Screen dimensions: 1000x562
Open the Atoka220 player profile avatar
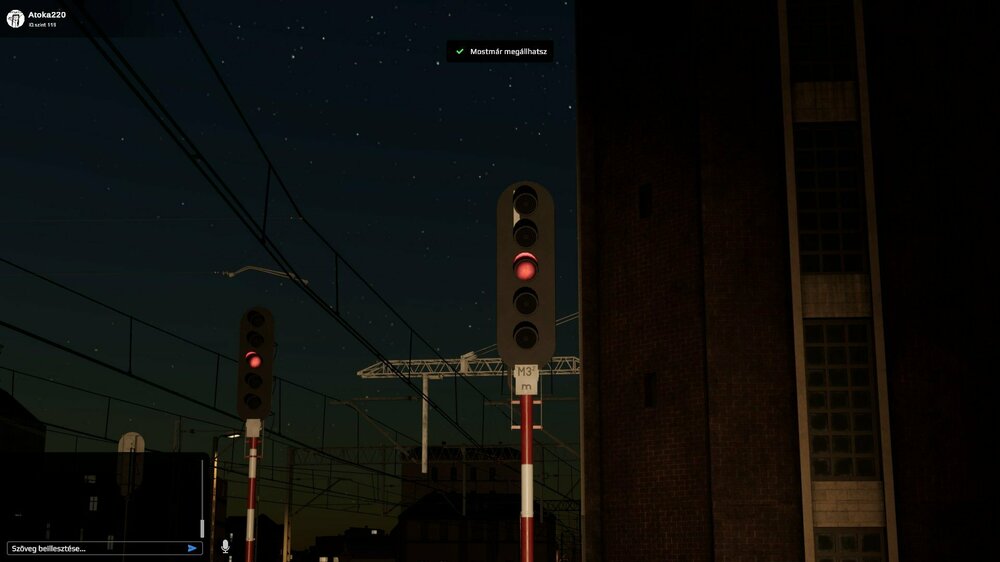(15, 19)
